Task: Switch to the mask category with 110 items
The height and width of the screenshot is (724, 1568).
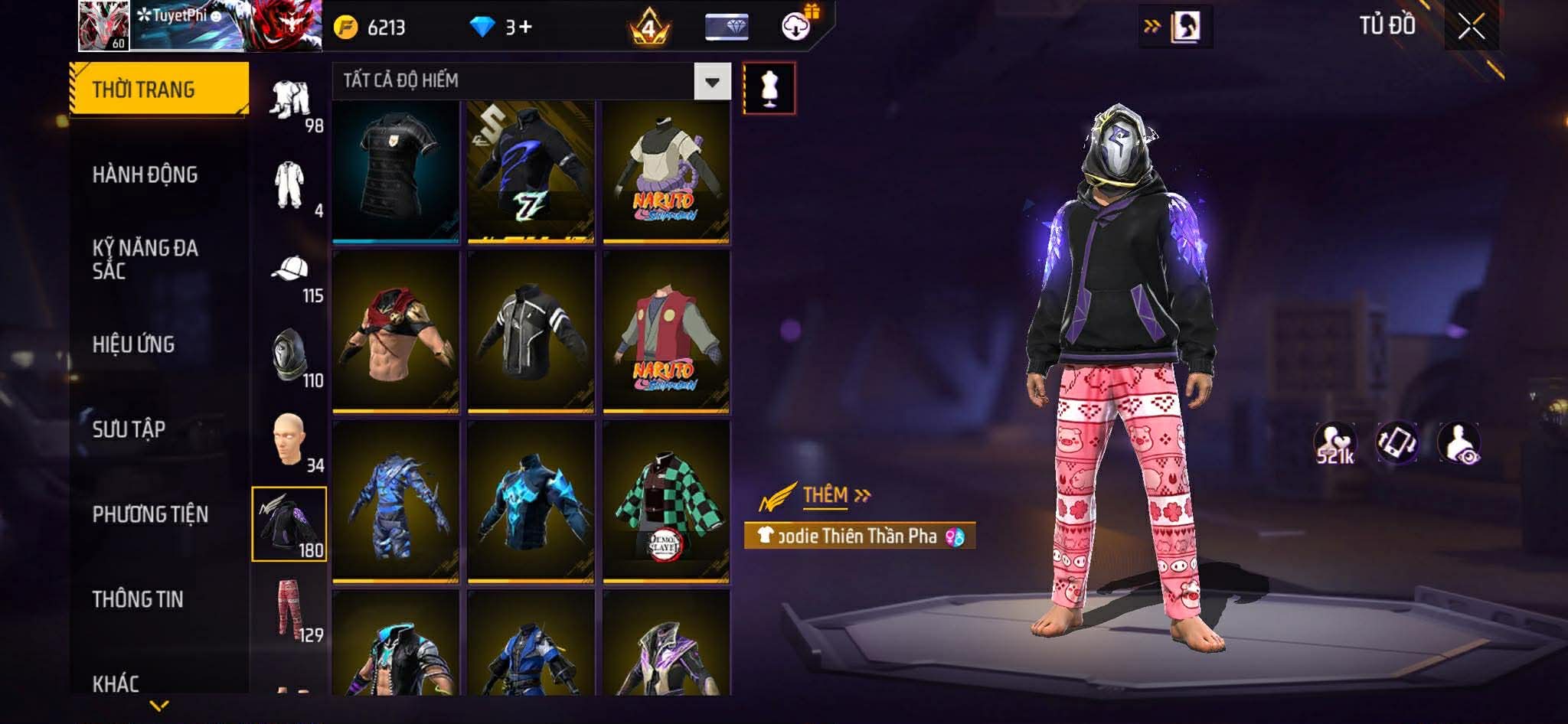Action: coord(291,357)
